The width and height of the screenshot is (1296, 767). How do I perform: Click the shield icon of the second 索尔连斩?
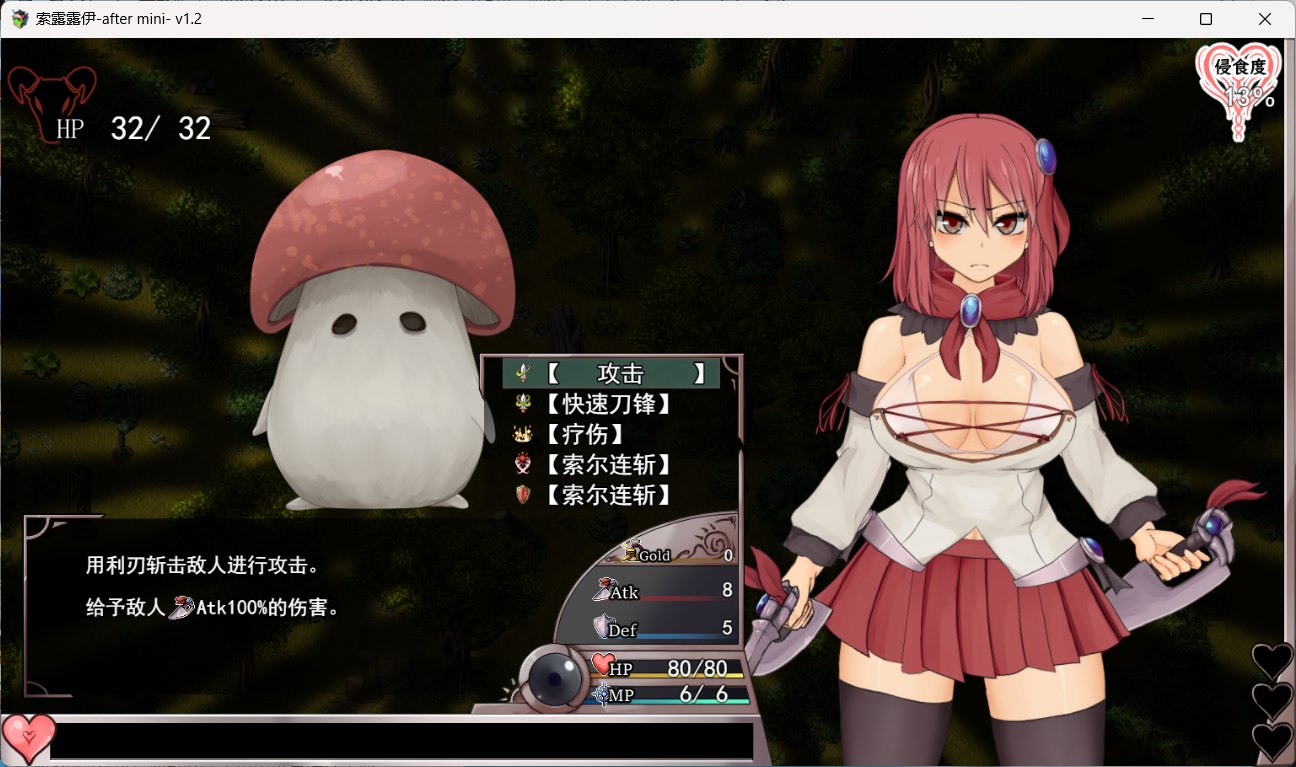[521, 494]
